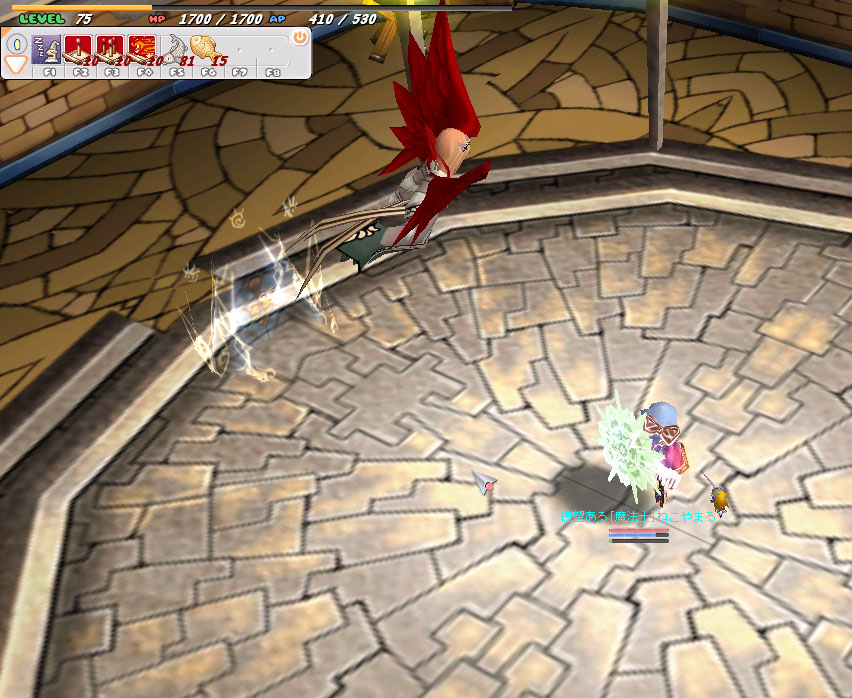The height and width of the screenshot is (698, 852).
Task: Click the hotbar page number indicator
Action: 17,44
